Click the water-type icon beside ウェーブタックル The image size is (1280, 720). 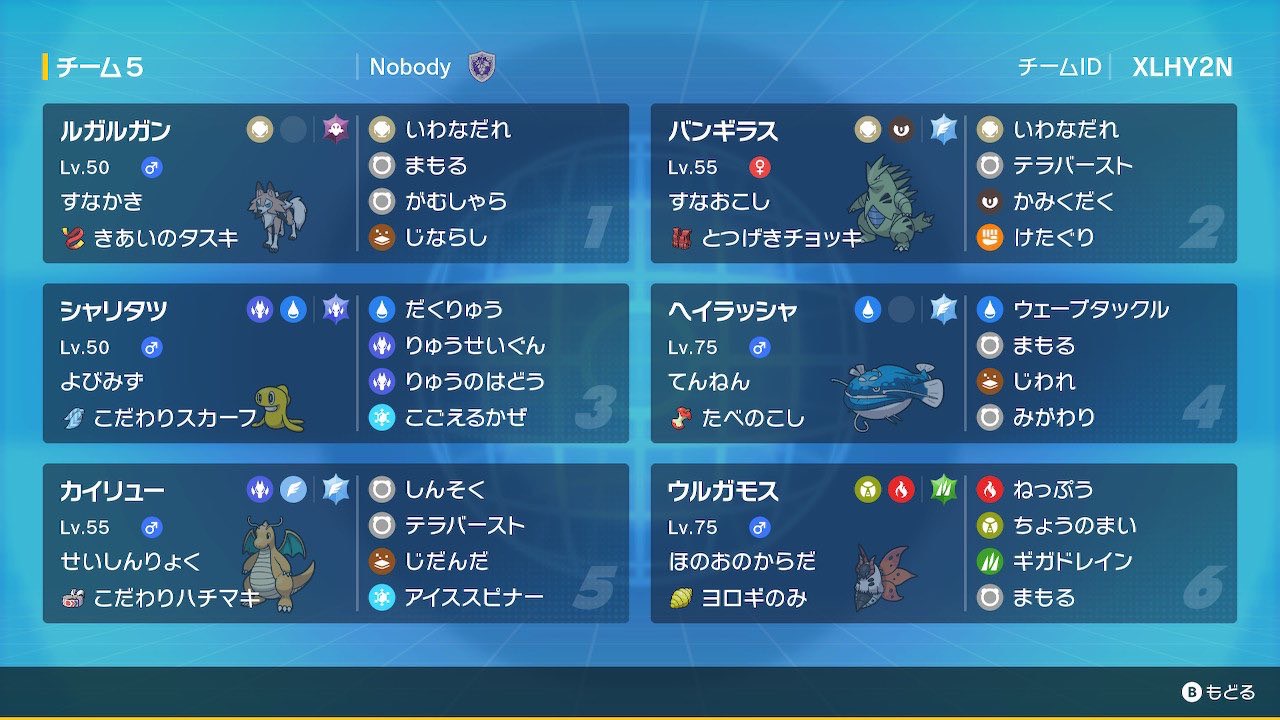(x=992, y=310)
